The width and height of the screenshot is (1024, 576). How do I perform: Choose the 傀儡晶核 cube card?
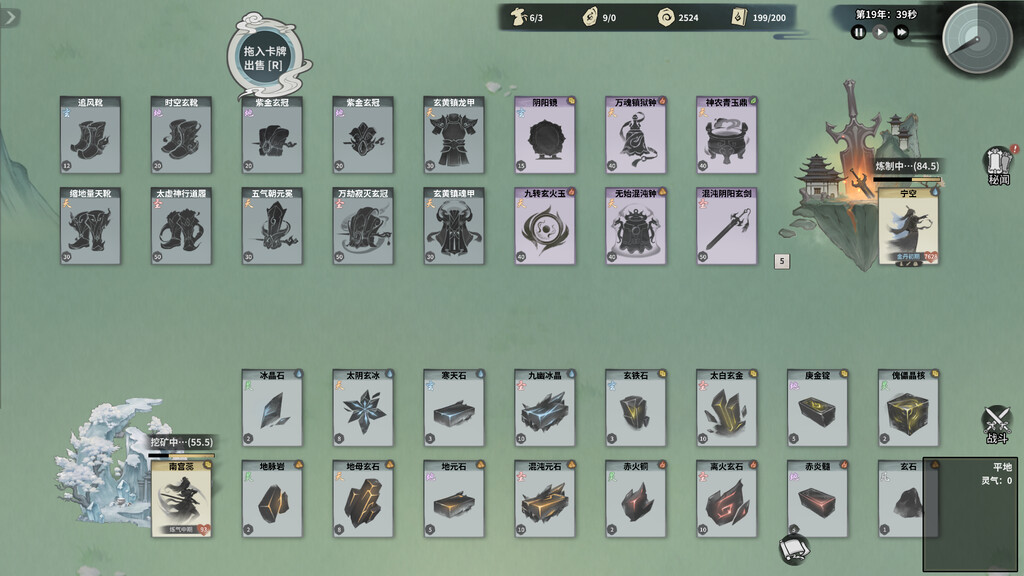coord(909,408)
